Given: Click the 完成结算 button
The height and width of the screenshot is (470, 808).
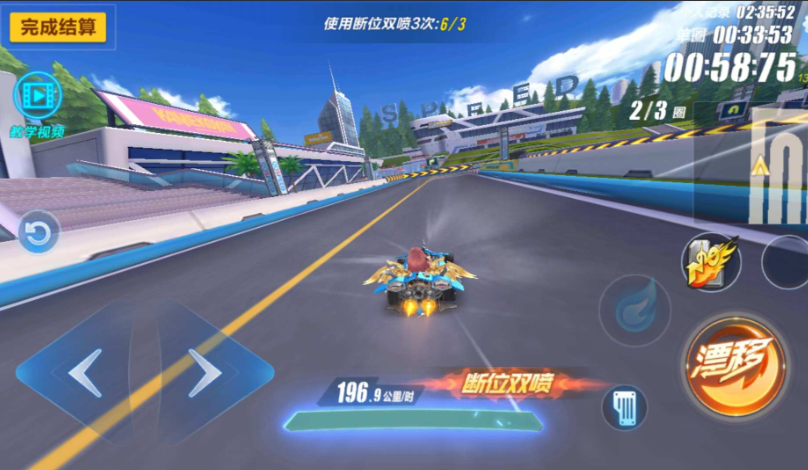Looking at the screenshot, I should 58,27.
